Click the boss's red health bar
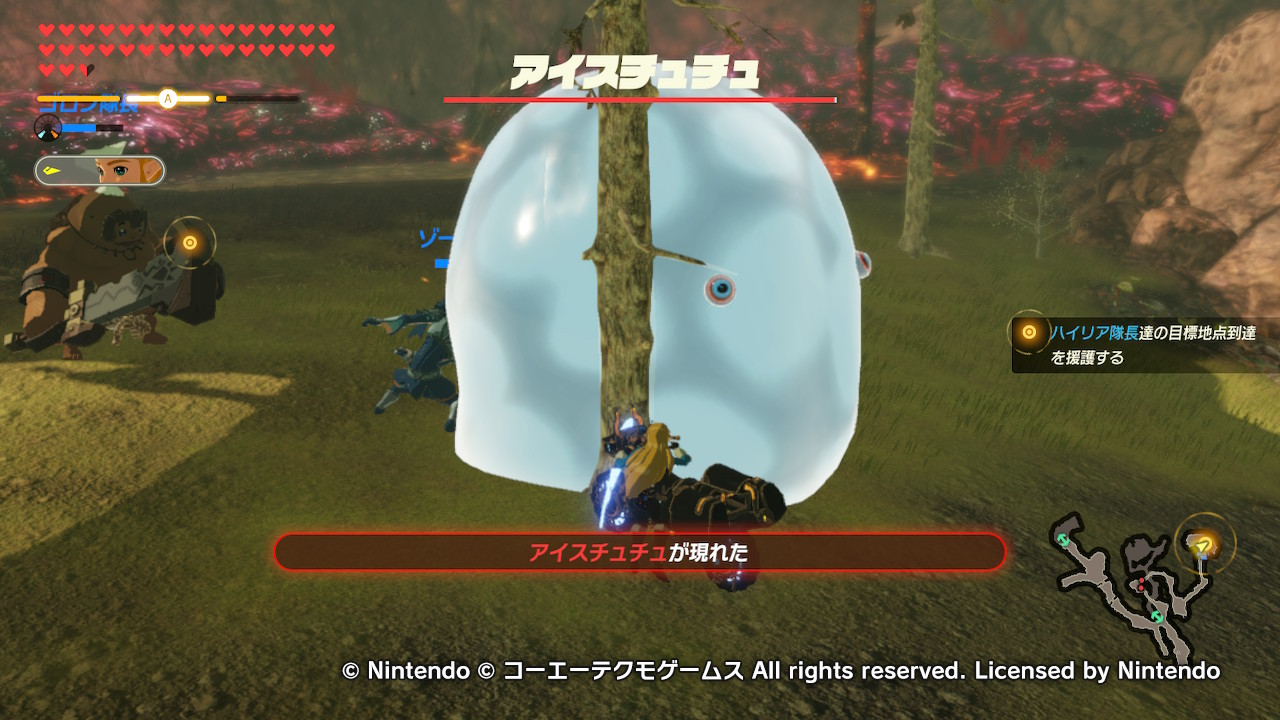 pyautogui.click(x=640, y=101)
